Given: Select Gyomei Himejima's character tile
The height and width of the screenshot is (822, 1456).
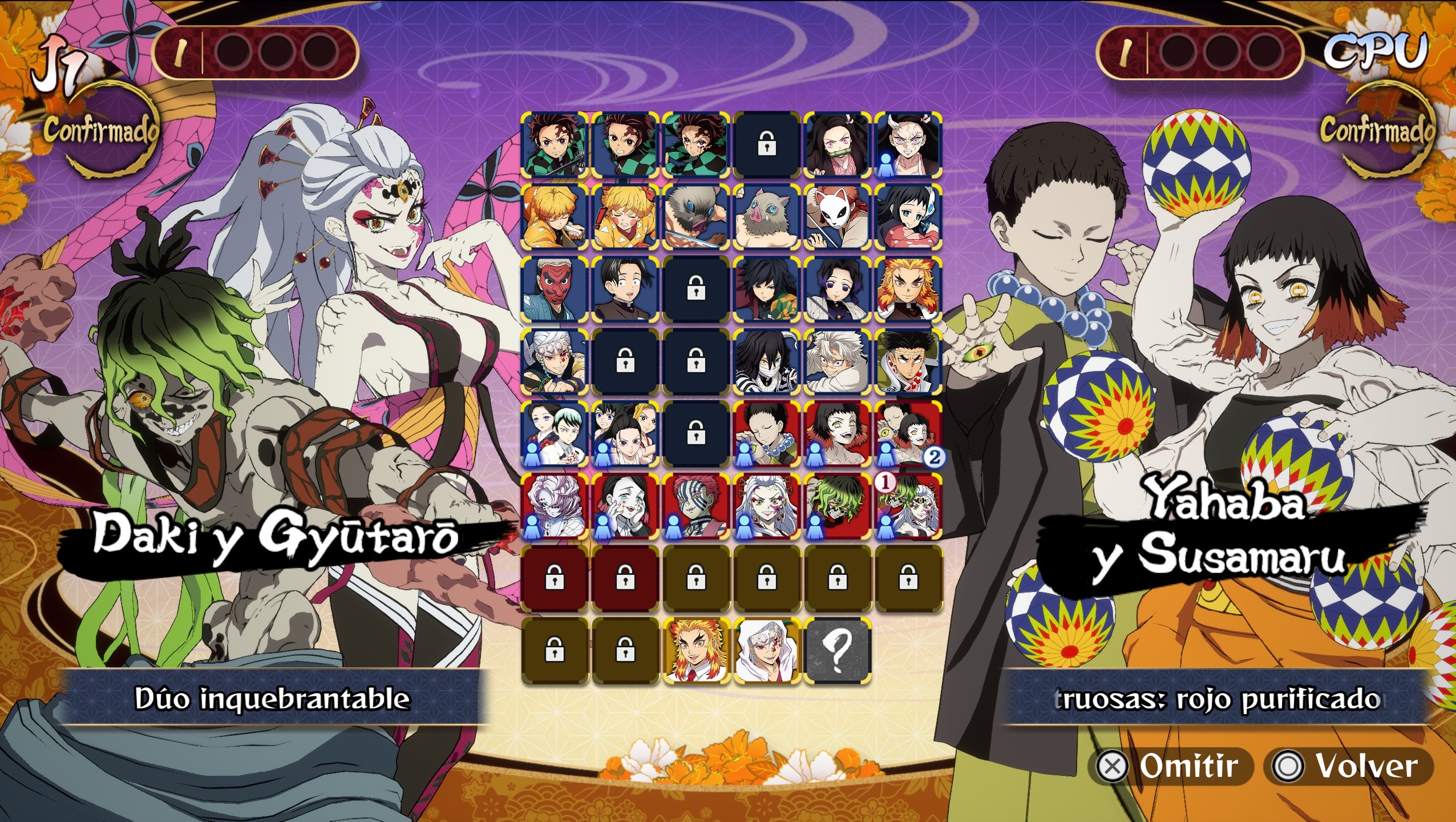Looking at the screenshot, I should pos(907,362).
